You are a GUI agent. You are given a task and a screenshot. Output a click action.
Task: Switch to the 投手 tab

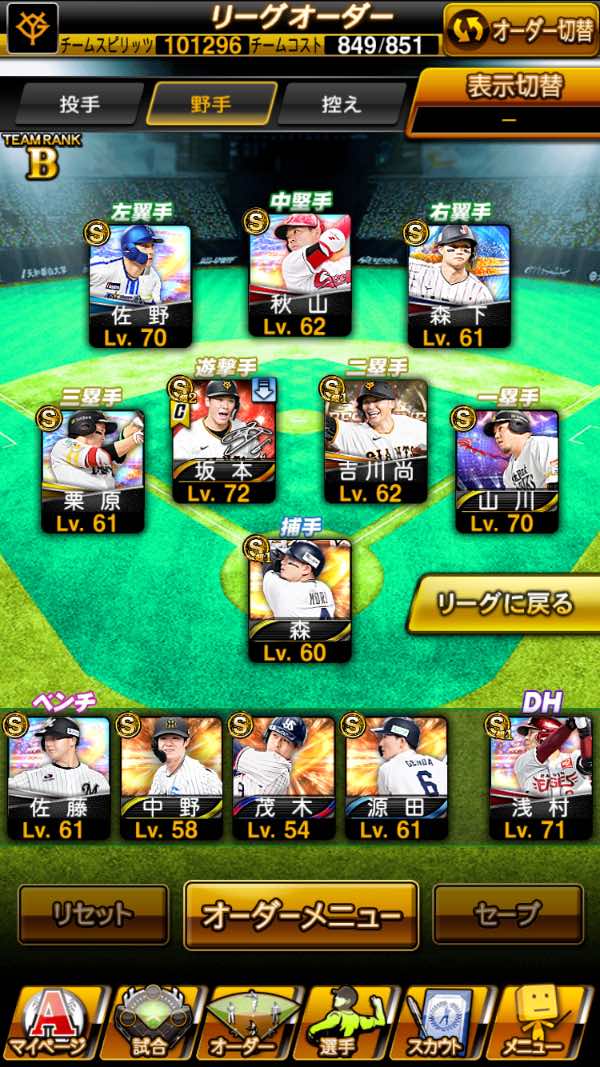(x=80, y=104)
